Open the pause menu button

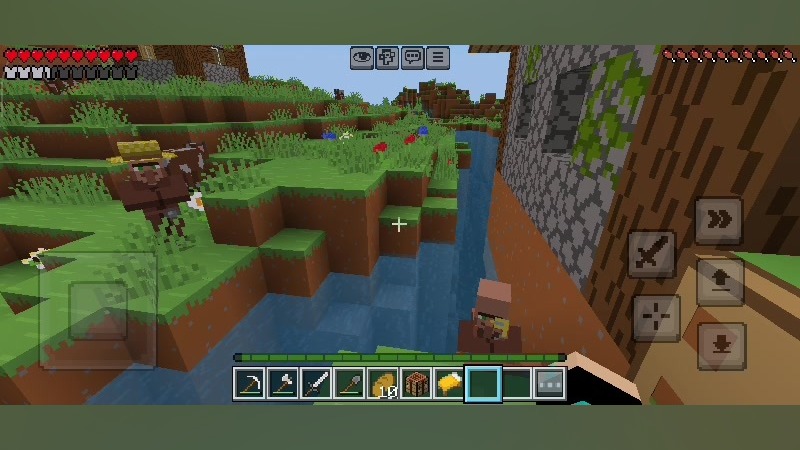tap(437, 58)
